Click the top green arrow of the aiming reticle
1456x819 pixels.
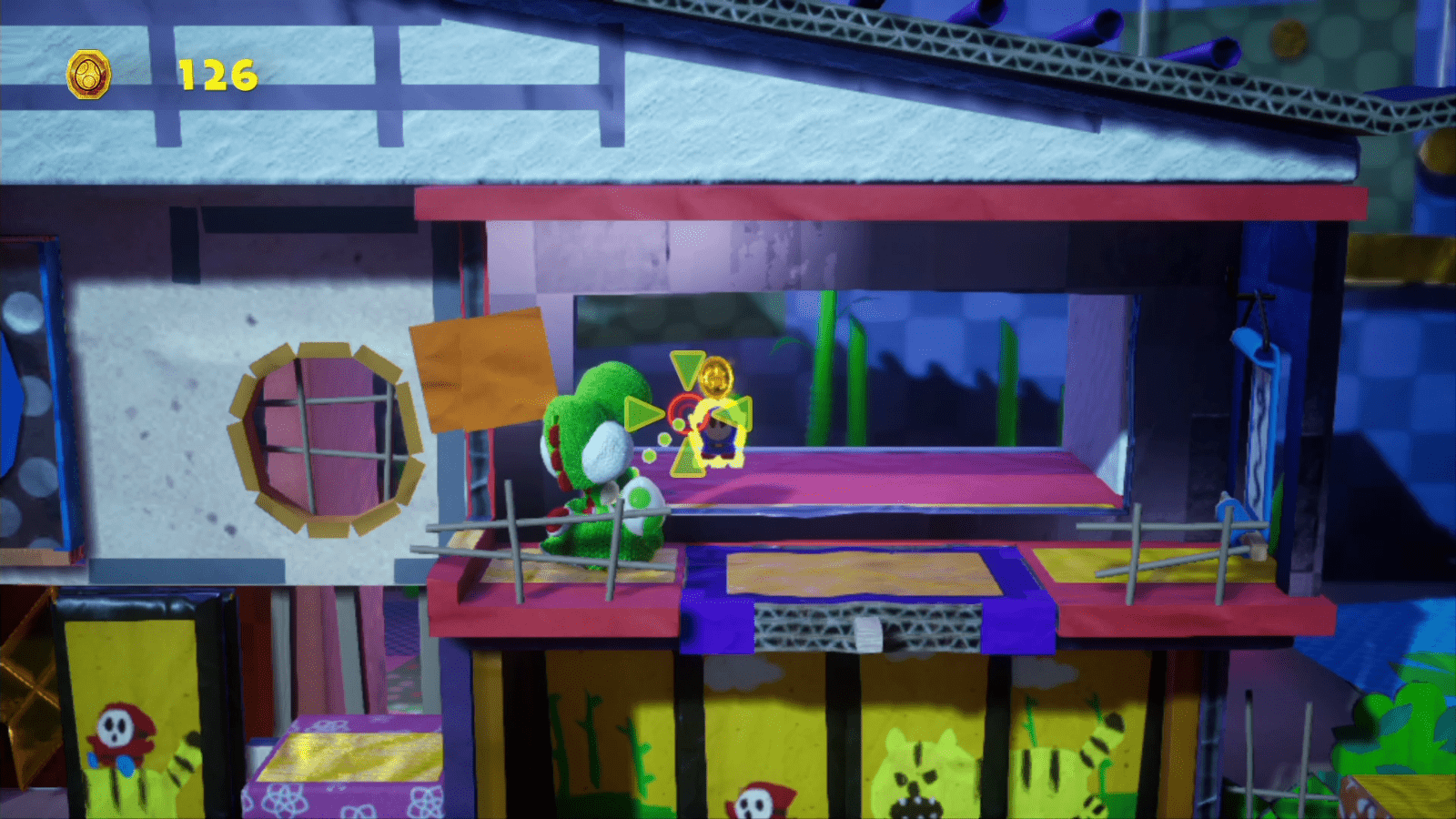pyautogui.click(x=689, y=364)
